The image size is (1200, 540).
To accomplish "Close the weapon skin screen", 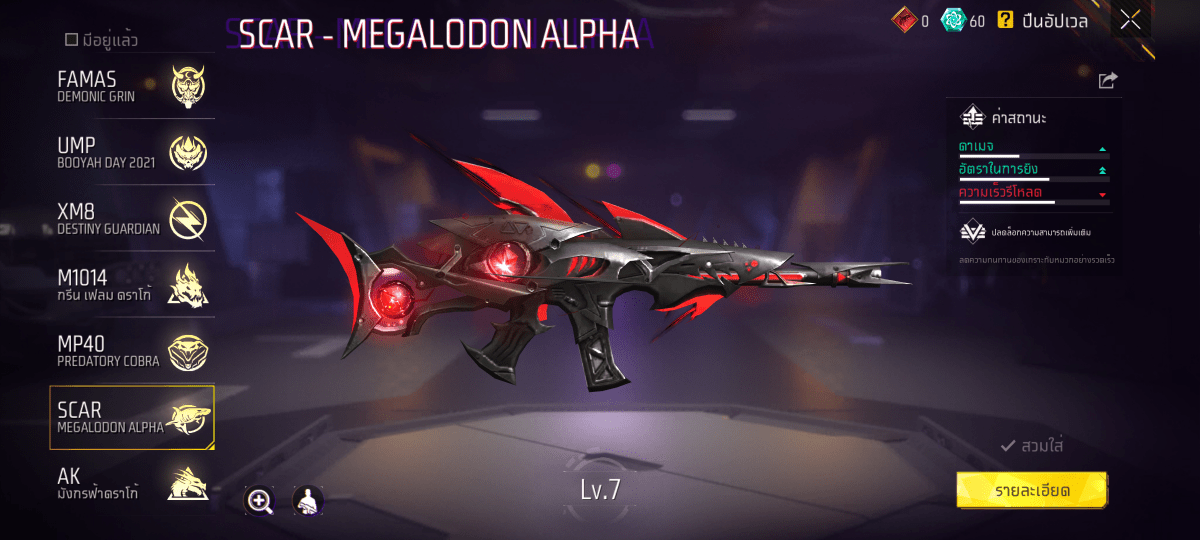I will (x=1130, y=19).
